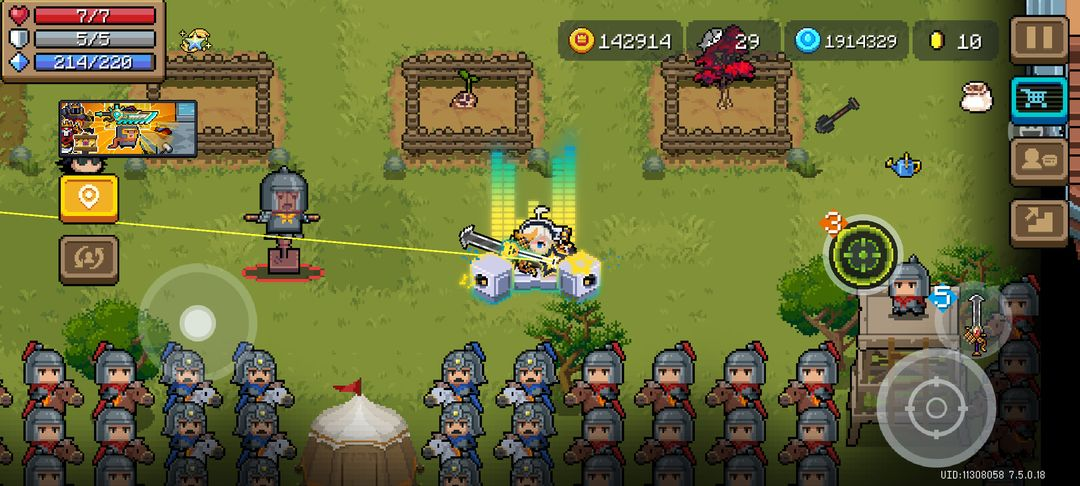Open the blue gem currency counter
The width and height of the screenshot is (1080, 486).
point(846,41)
